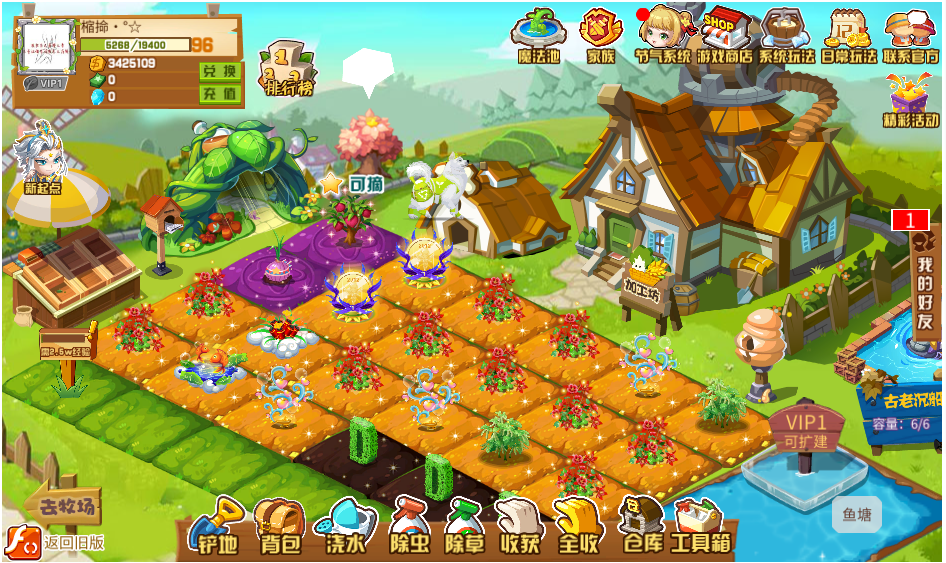Open the 排行榜 ranking board
Image resolution: width=946 pixels, height=563 pixels.
289,70
